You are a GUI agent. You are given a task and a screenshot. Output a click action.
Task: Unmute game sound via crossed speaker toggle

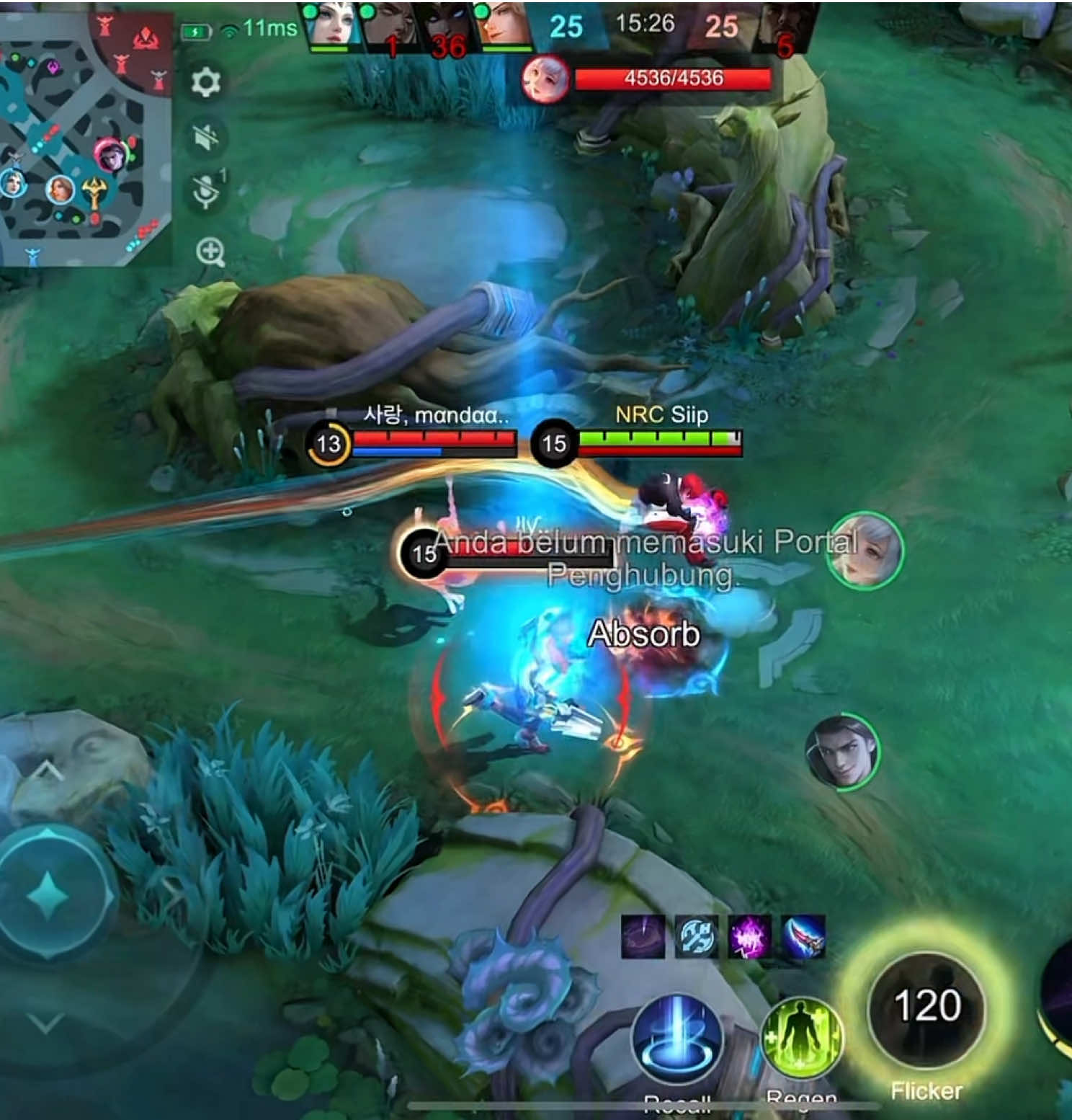click(206, 135)
